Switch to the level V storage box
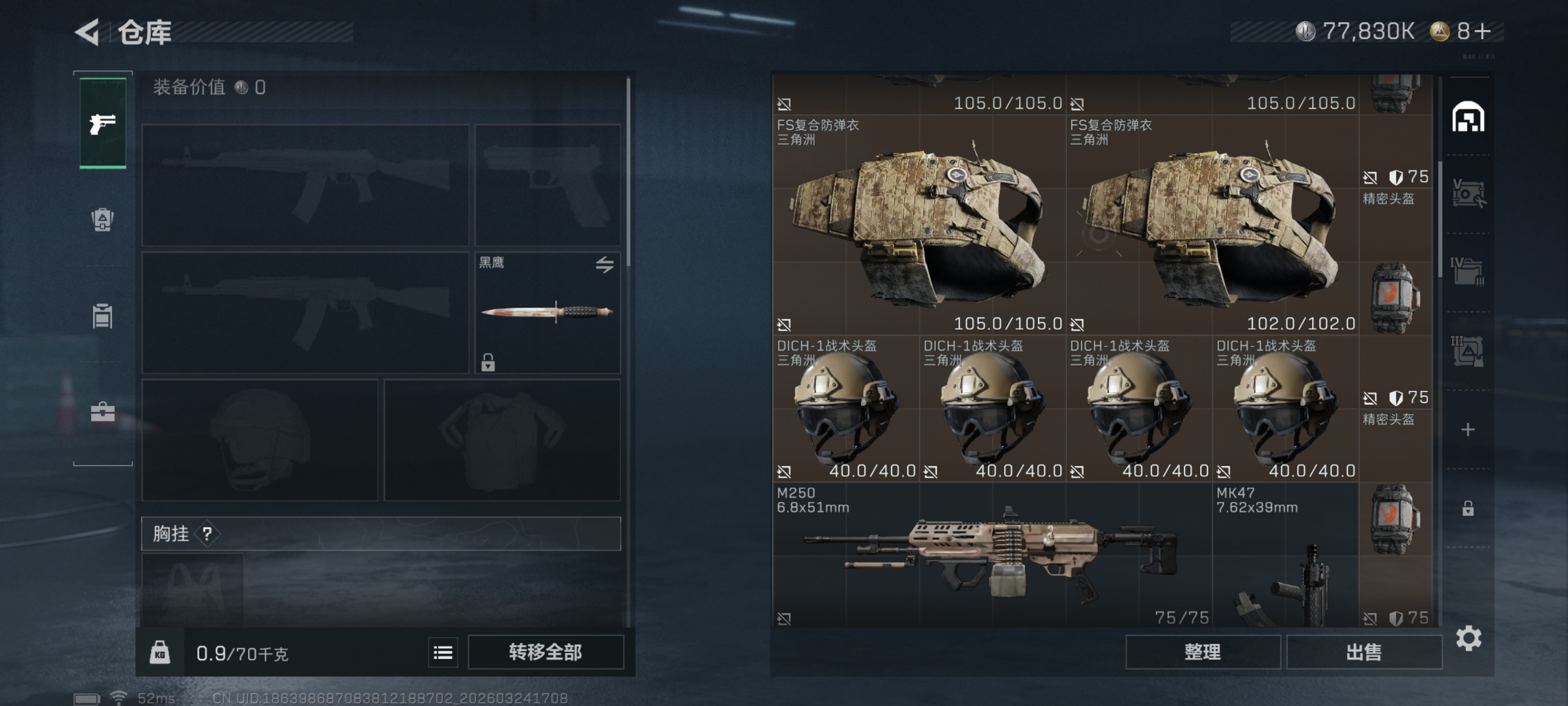The image size is (1568, 706). pos(1468,194)
